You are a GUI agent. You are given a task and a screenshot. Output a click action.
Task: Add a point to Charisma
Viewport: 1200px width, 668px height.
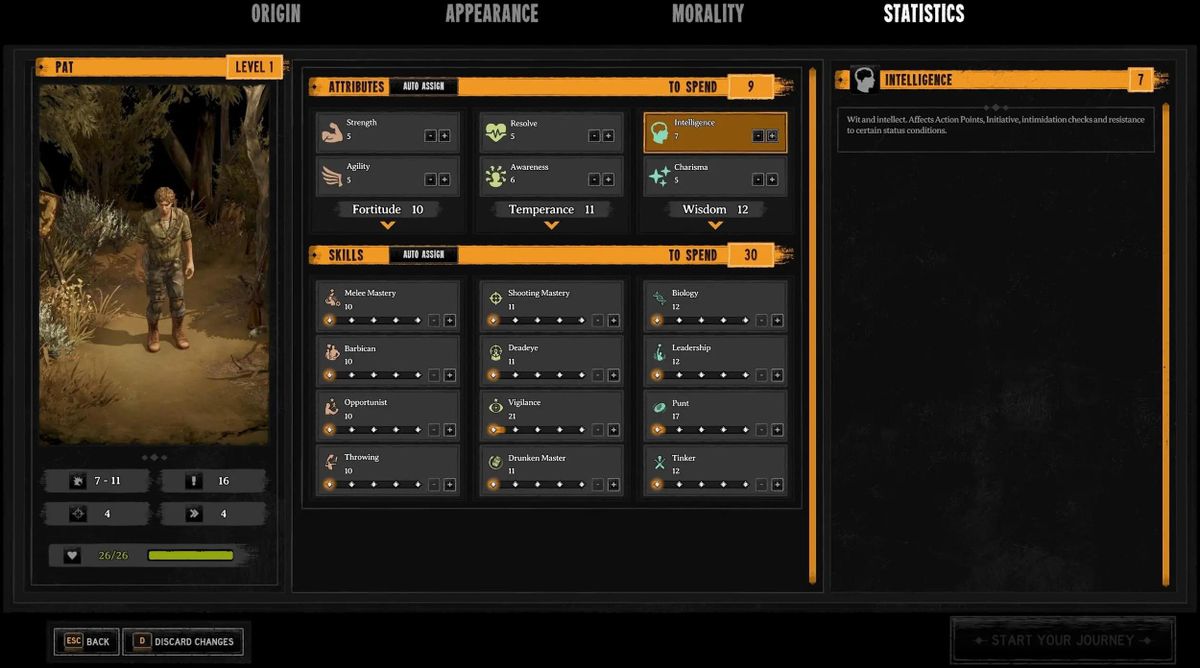pos(772,180)
